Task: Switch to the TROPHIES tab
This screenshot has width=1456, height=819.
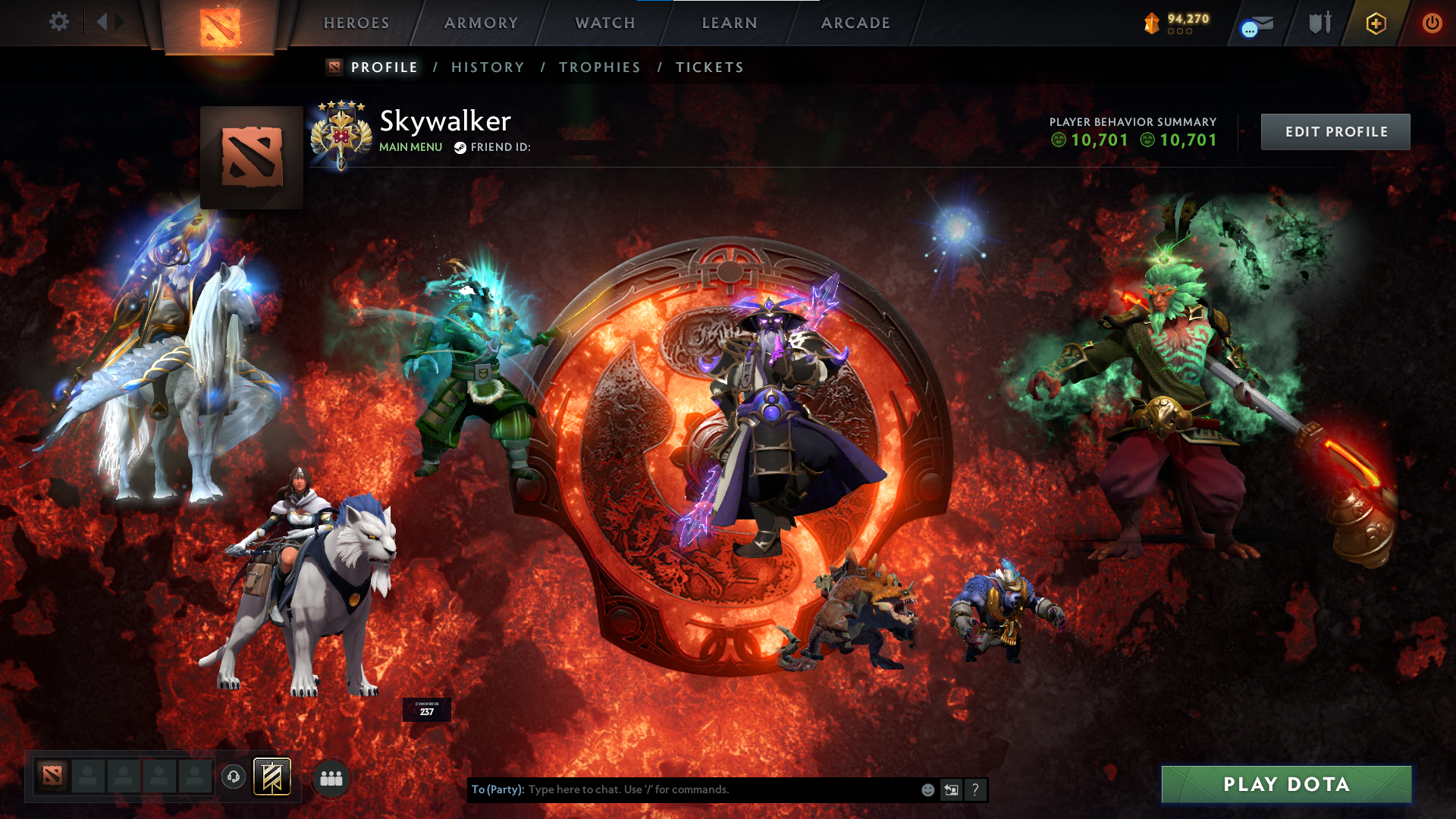Action: pos(599,67)
